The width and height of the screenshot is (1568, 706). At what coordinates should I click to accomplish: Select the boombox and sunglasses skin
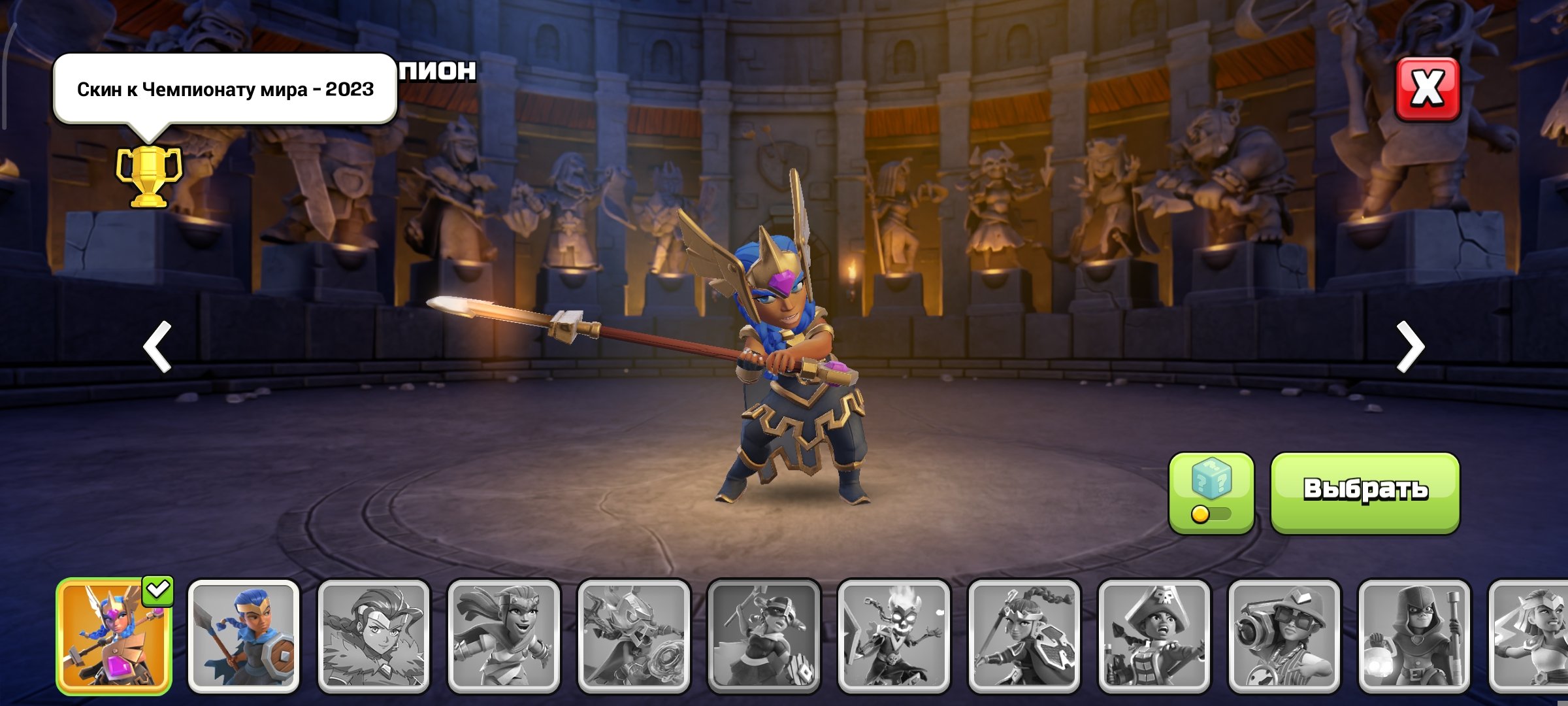pyautogui.click(x=1284, y=636)
